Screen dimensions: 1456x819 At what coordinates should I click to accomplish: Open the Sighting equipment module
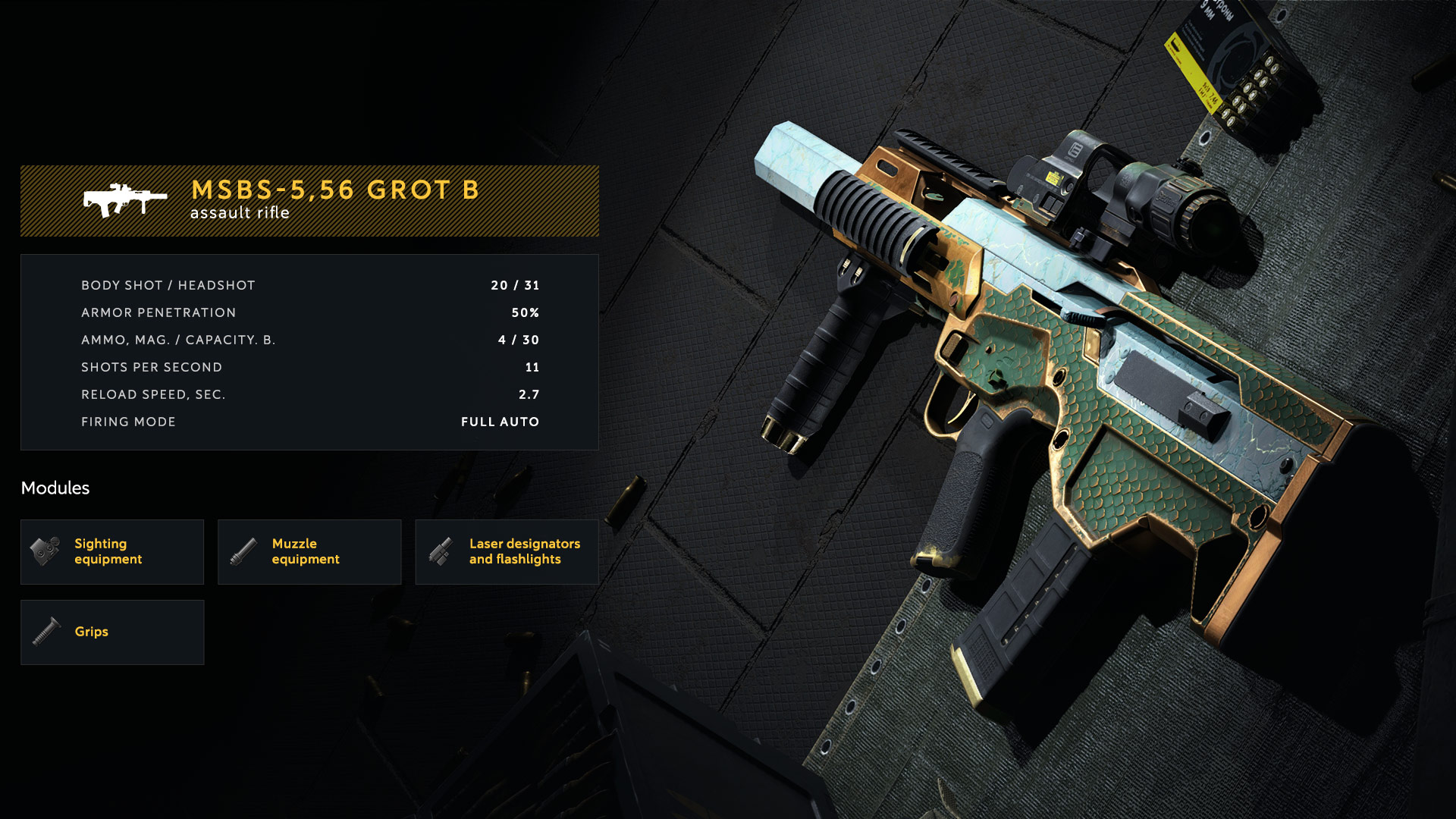pyautogui.click(x=112, y=551)
